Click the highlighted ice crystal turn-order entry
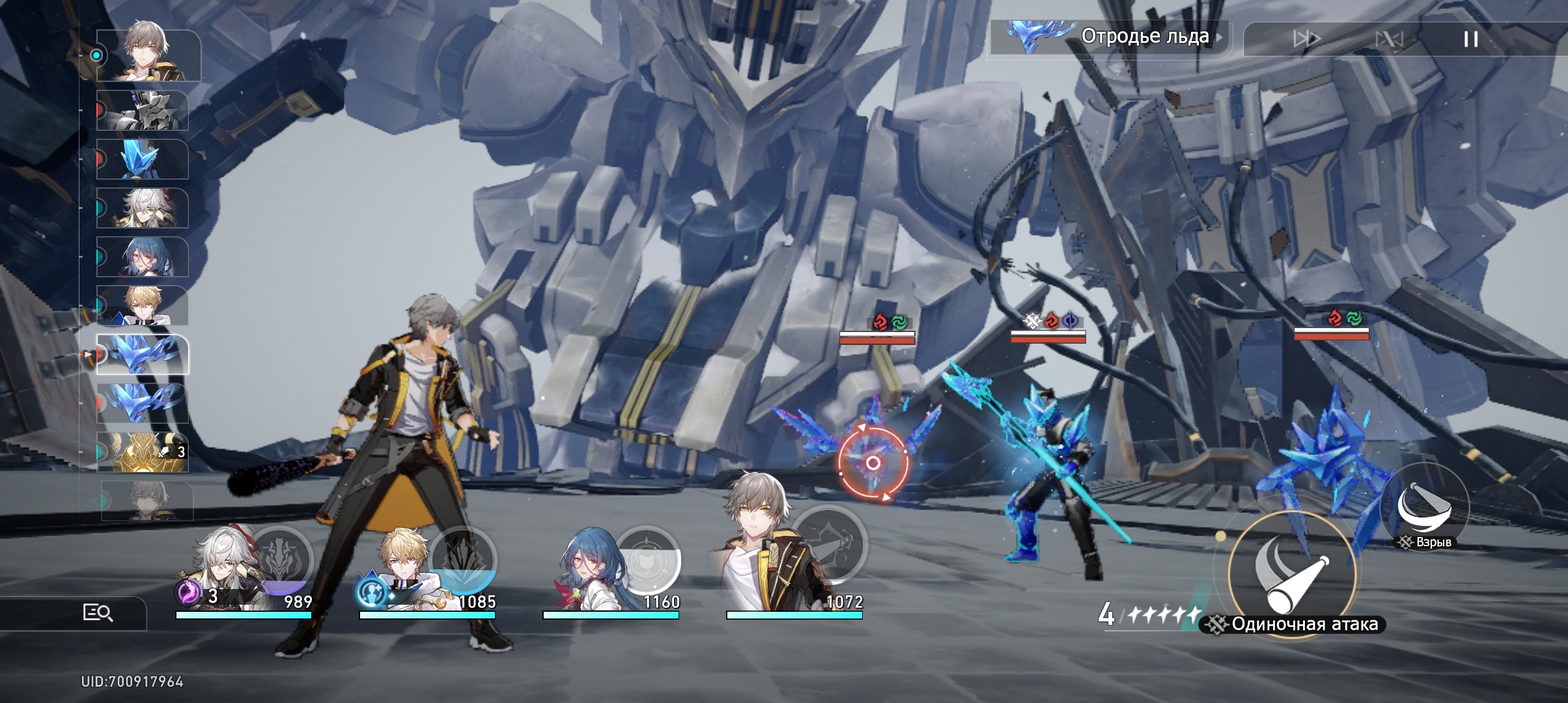This screenshot has height=703, width=1568. [x=143, y=355]
